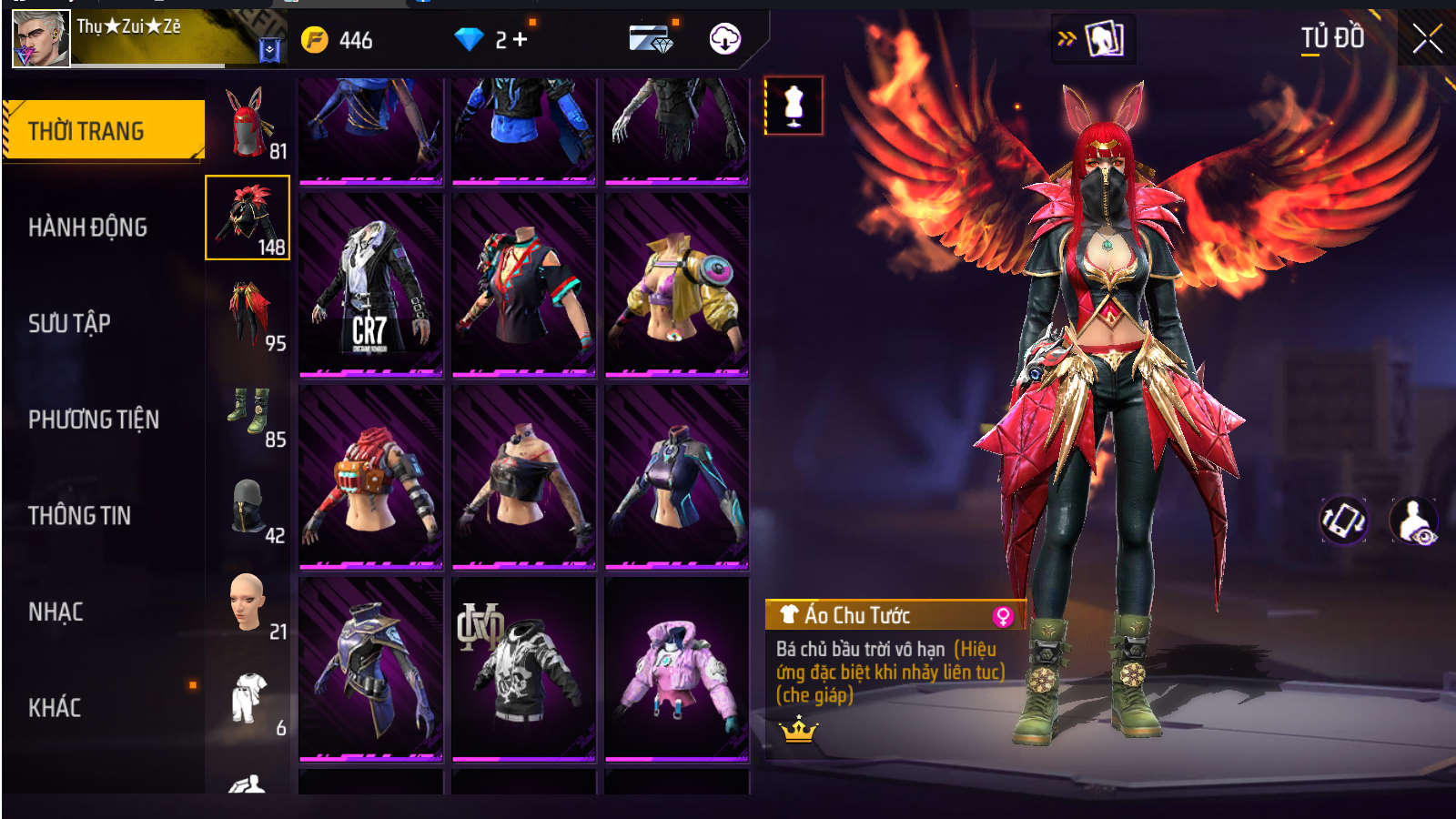Add diamonds with the plus button
The image size is (1456, 819).
521,39
